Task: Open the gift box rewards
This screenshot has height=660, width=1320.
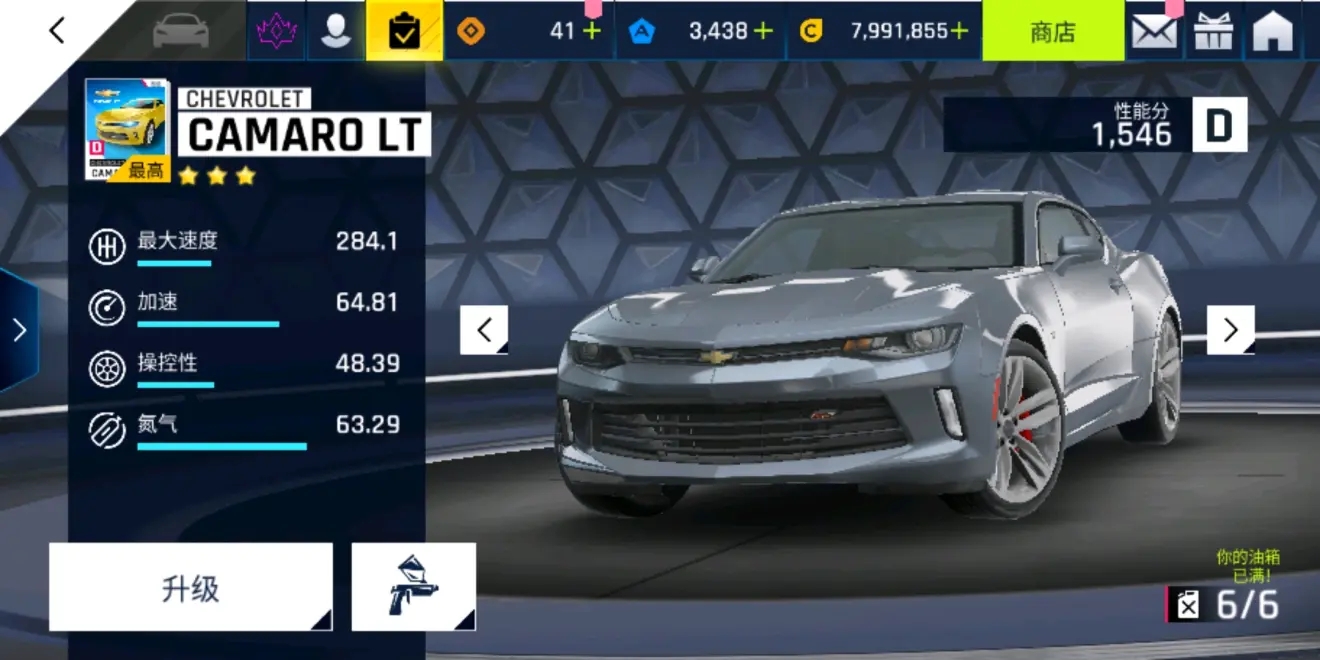Action: point(1214,31)
